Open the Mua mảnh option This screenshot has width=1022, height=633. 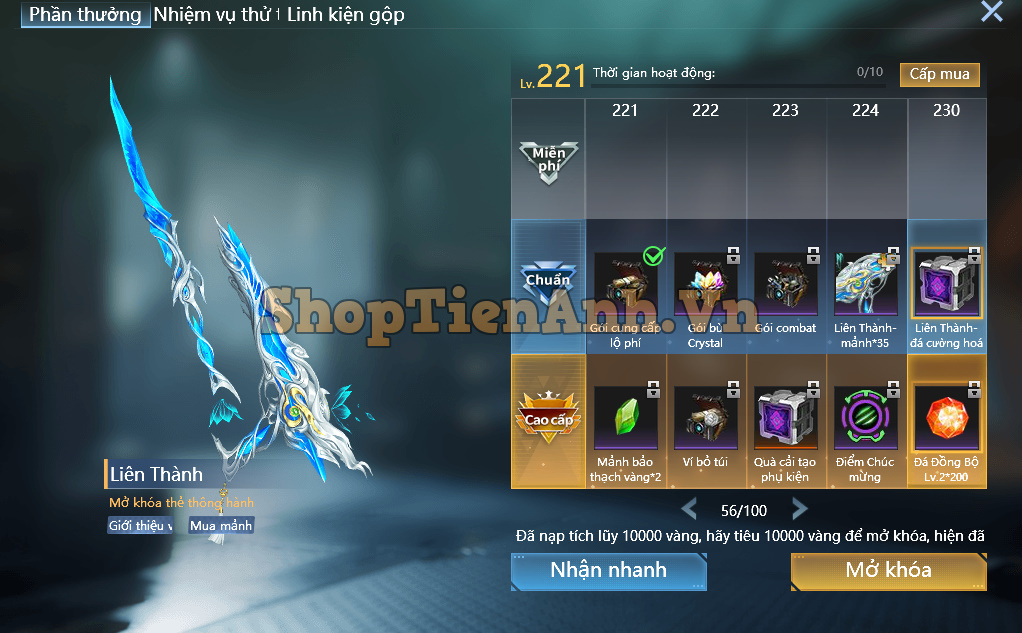click(221, 525)
